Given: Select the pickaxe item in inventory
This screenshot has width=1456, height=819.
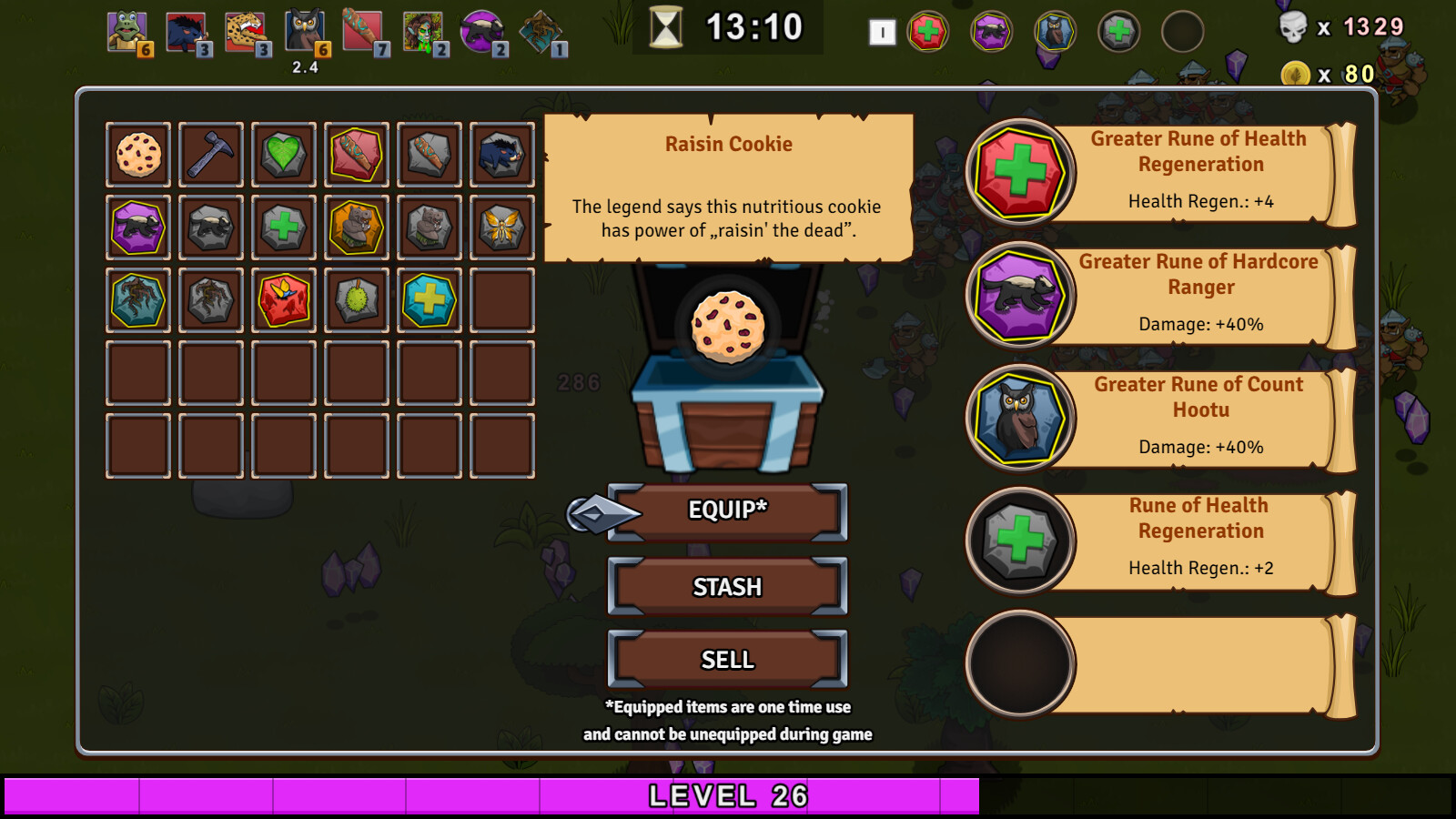Looking at the screenshot, I should [x=210, y=154].
